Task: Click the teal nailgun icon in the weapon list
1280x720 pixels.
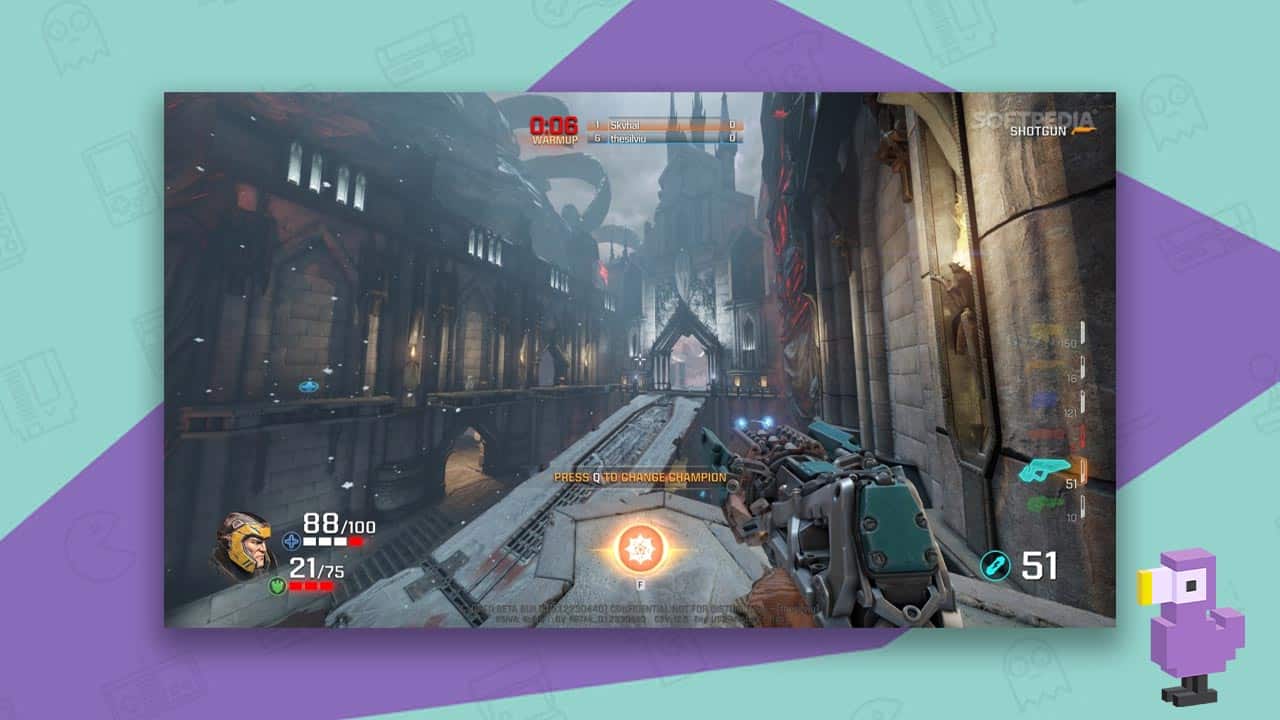Action: click(1045, 468)
